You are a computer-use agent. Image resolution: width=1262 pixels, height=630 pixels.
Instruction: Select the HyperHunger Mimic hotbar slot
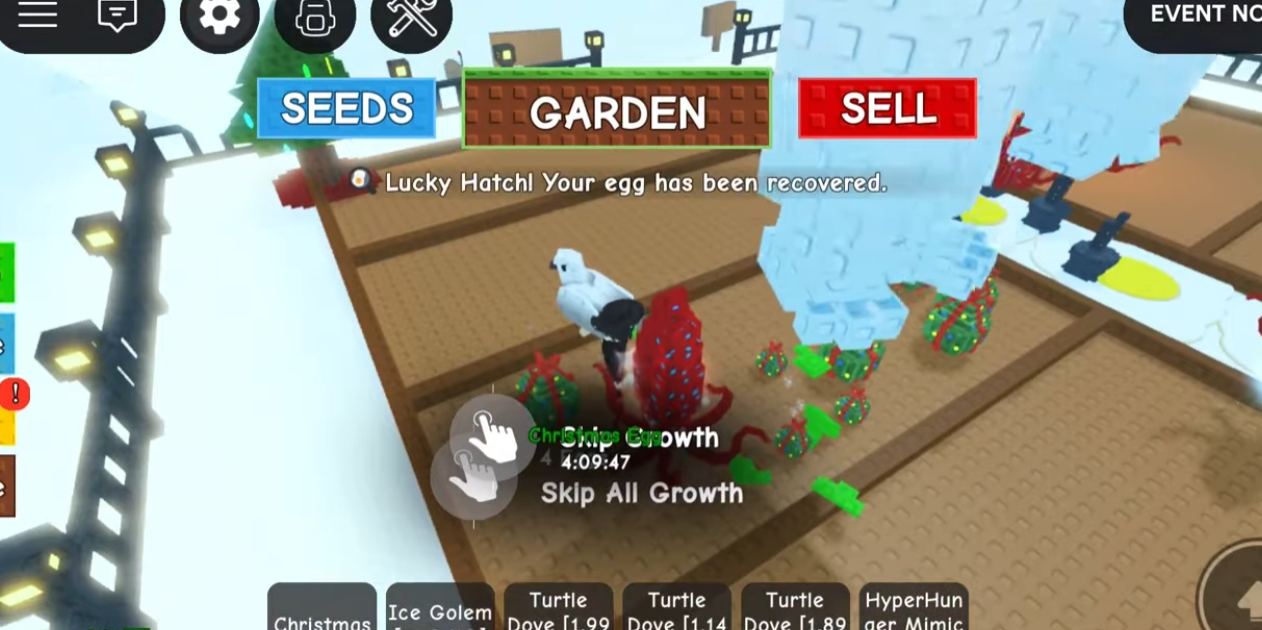[913, 609]
